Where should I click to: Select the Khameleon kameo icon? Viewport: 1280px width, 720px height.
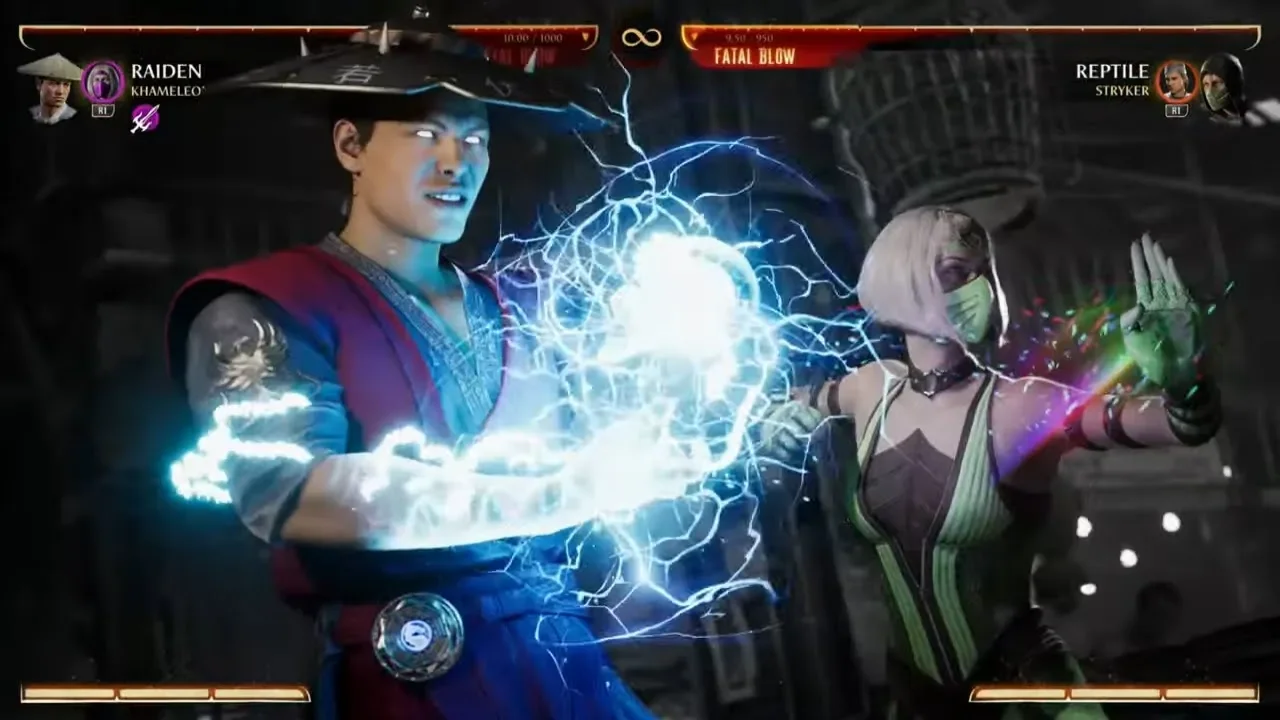tap(103, 81)
